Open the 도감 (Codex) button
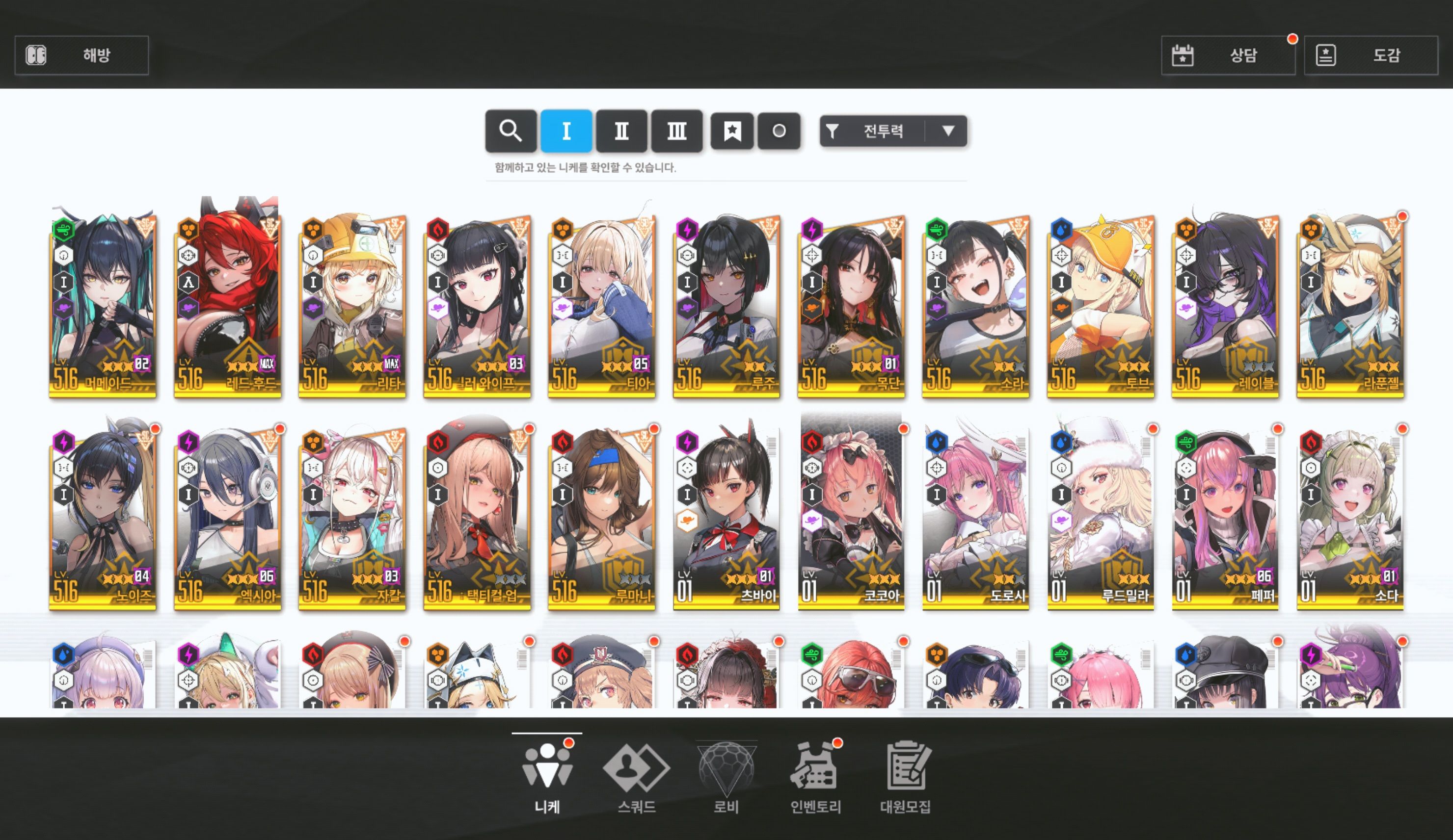1453x840 pixels. click(1371, 55)
